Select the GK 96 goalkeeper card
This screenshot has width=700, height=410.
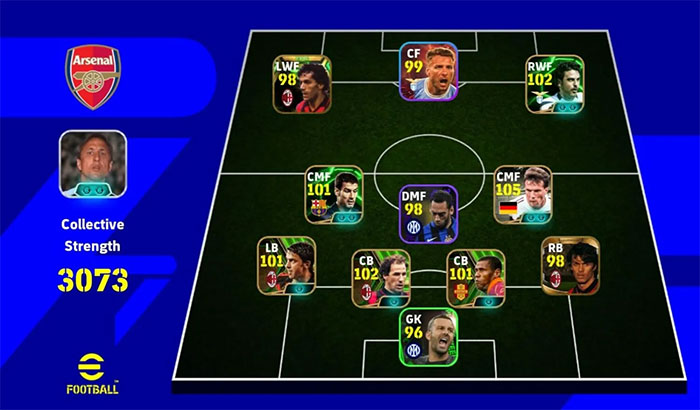[x=428, y=336]
